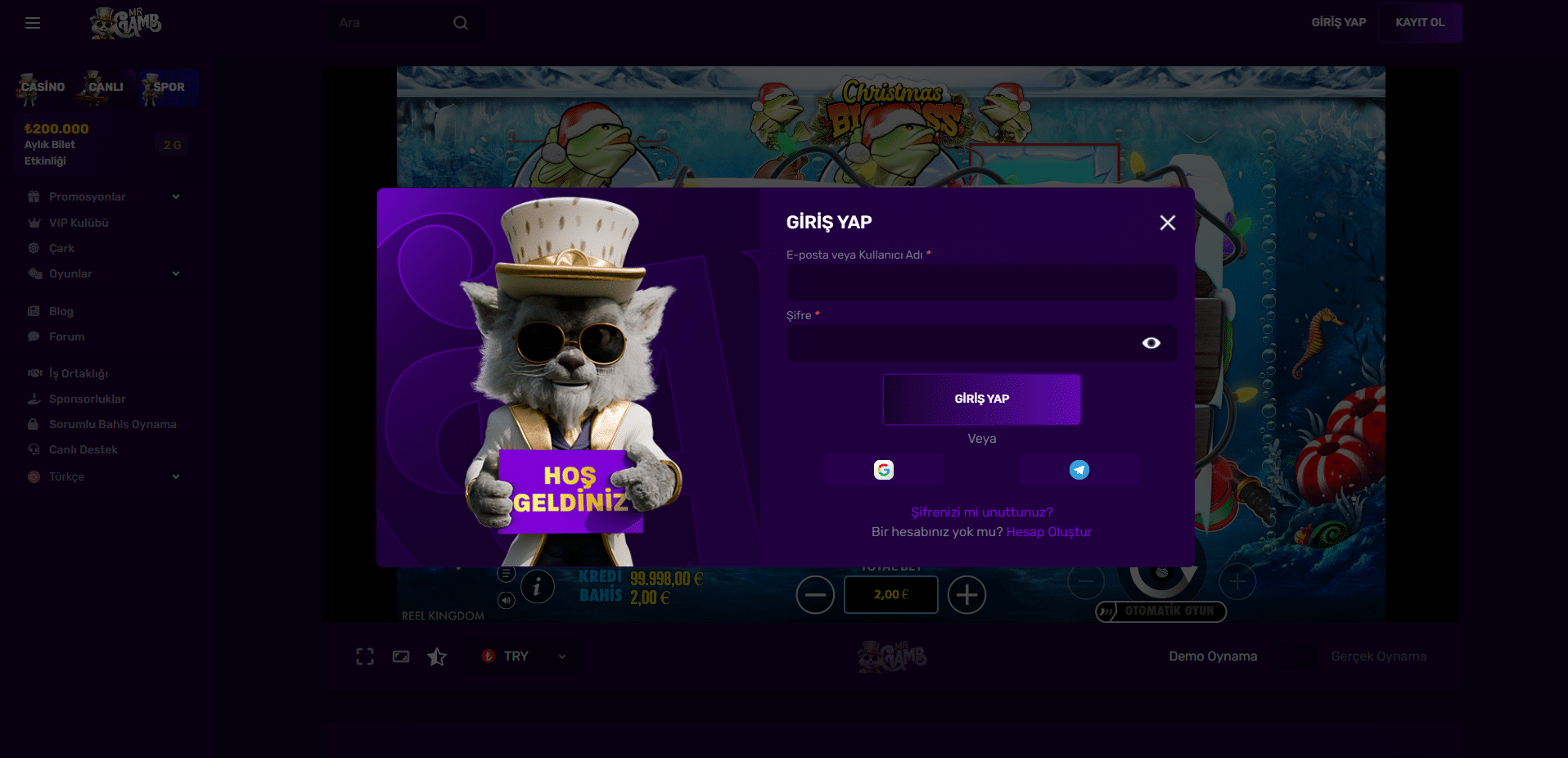Screen dimensions: 1568x758
Task: Click the Kayıt Ol button in header
Action: 1420,22
